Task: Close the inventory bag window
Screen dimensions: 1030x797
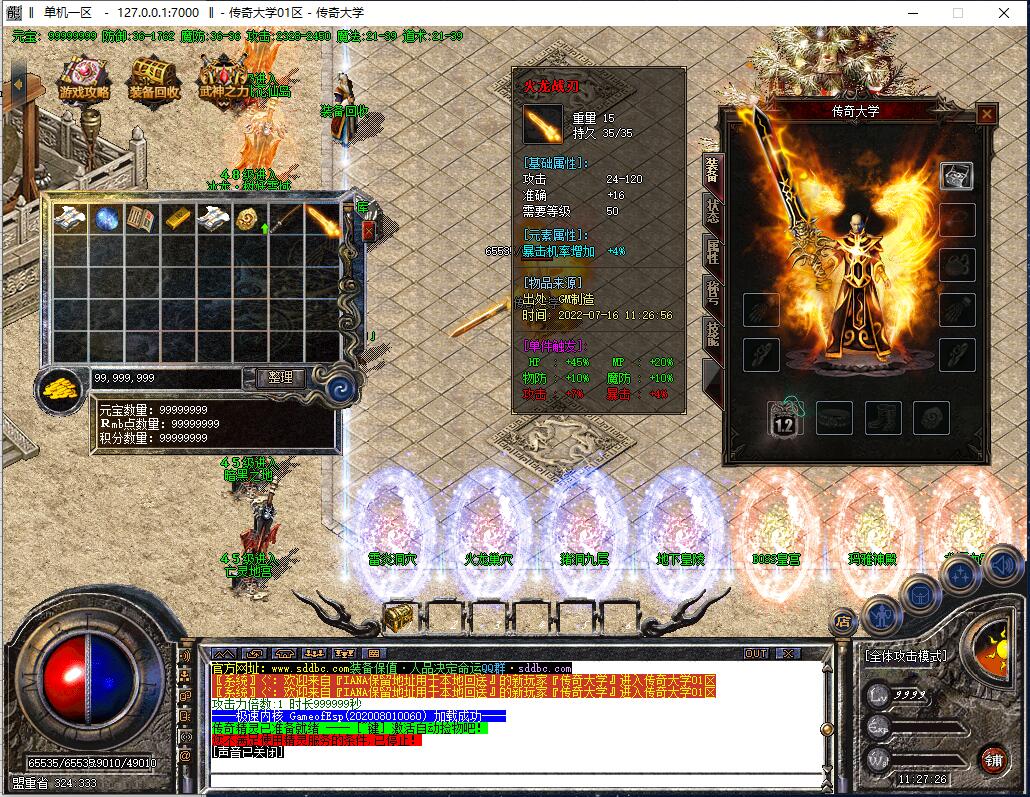Action: 368,230
